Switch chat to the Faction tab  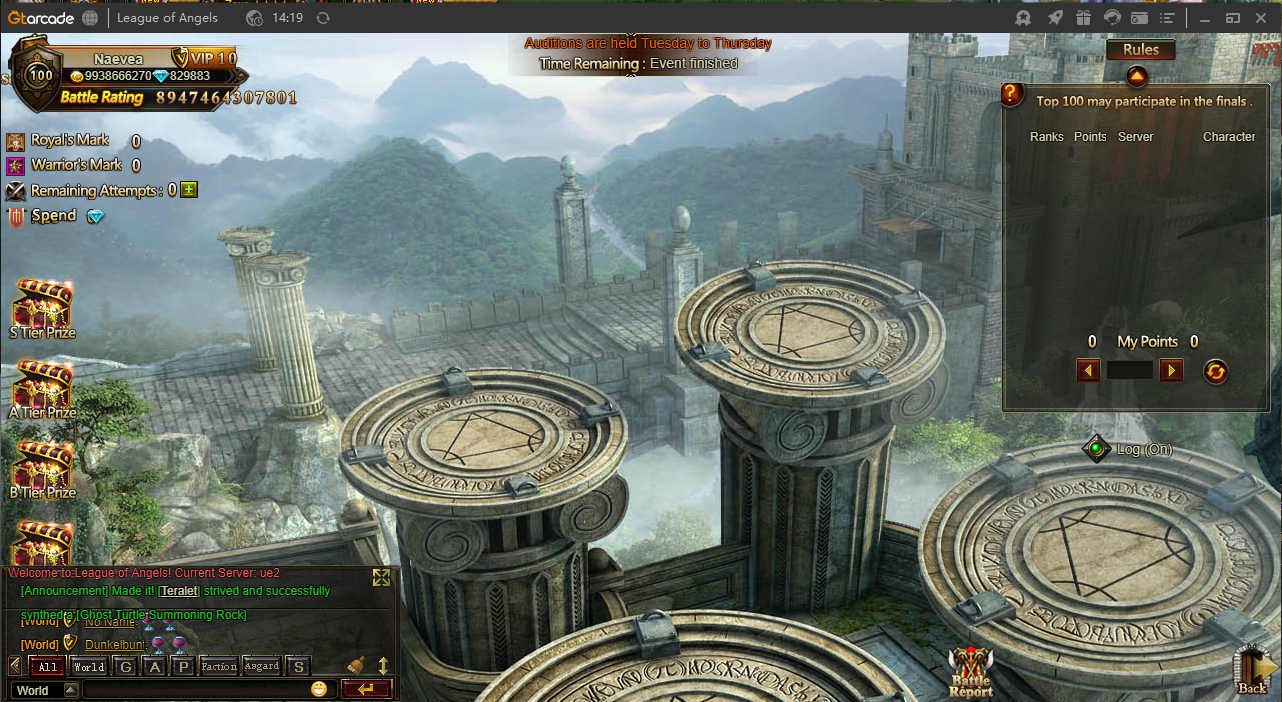(x=218, y=667)
